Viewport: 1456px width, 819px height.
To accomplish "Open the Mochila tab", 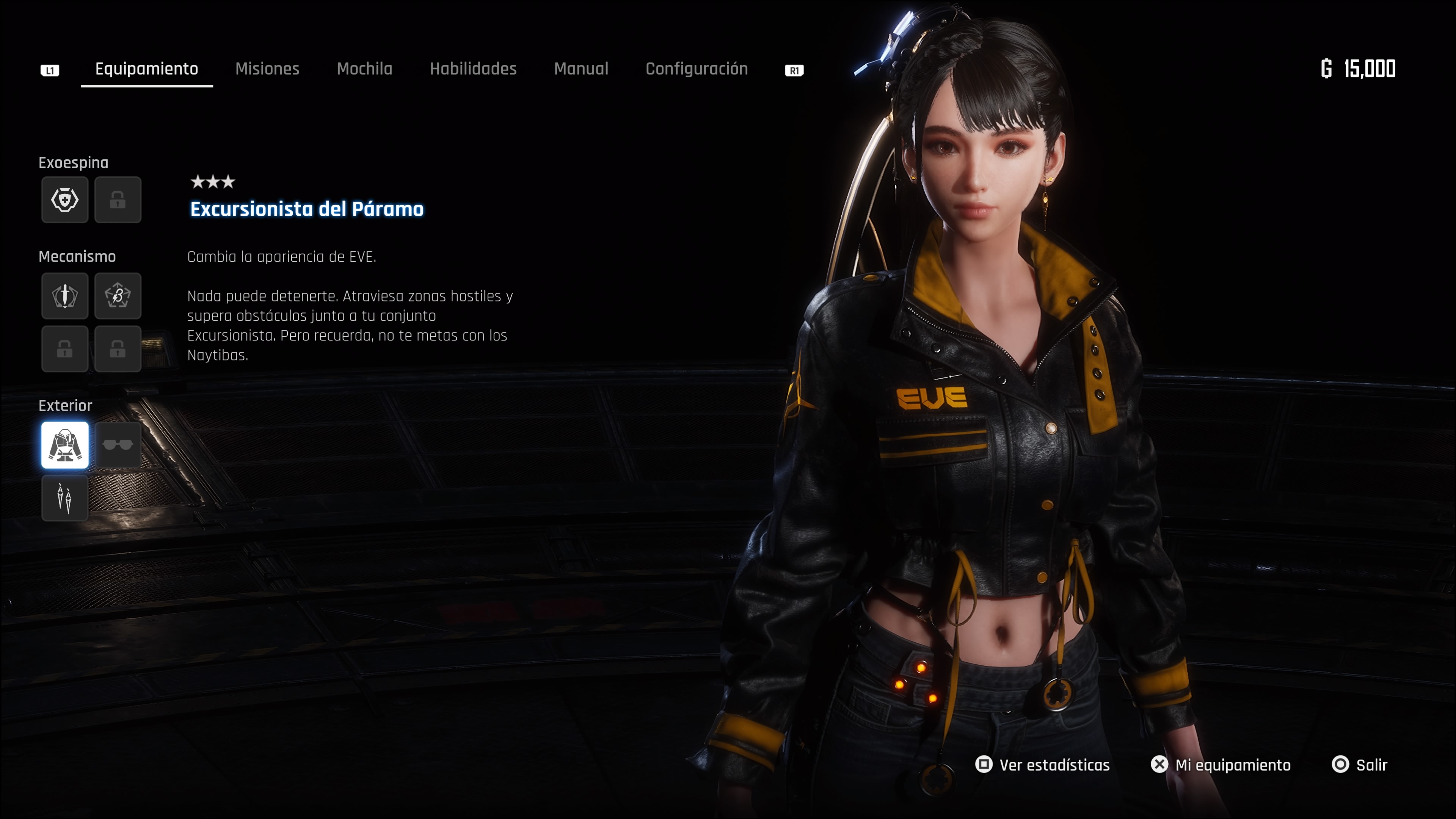I will coord(364,68).
